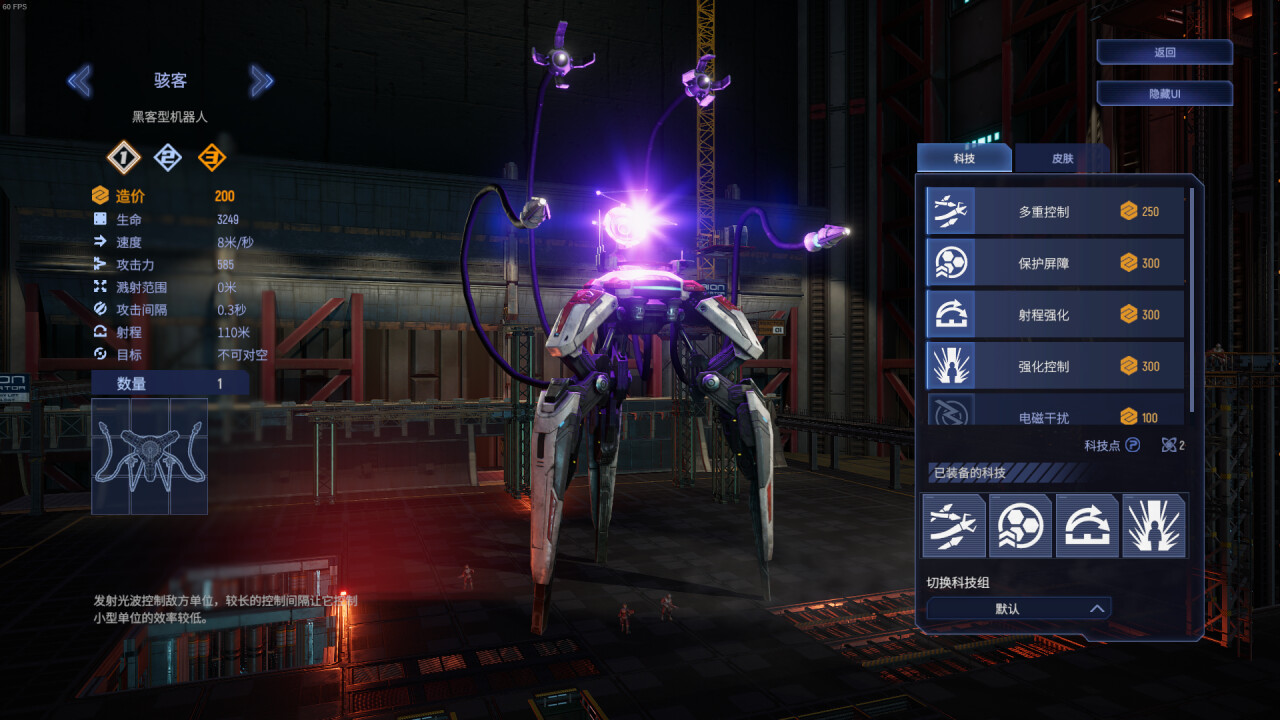1280x720 pixels.
Task: Select unit level 3 diamond
Action: (211, 157)
